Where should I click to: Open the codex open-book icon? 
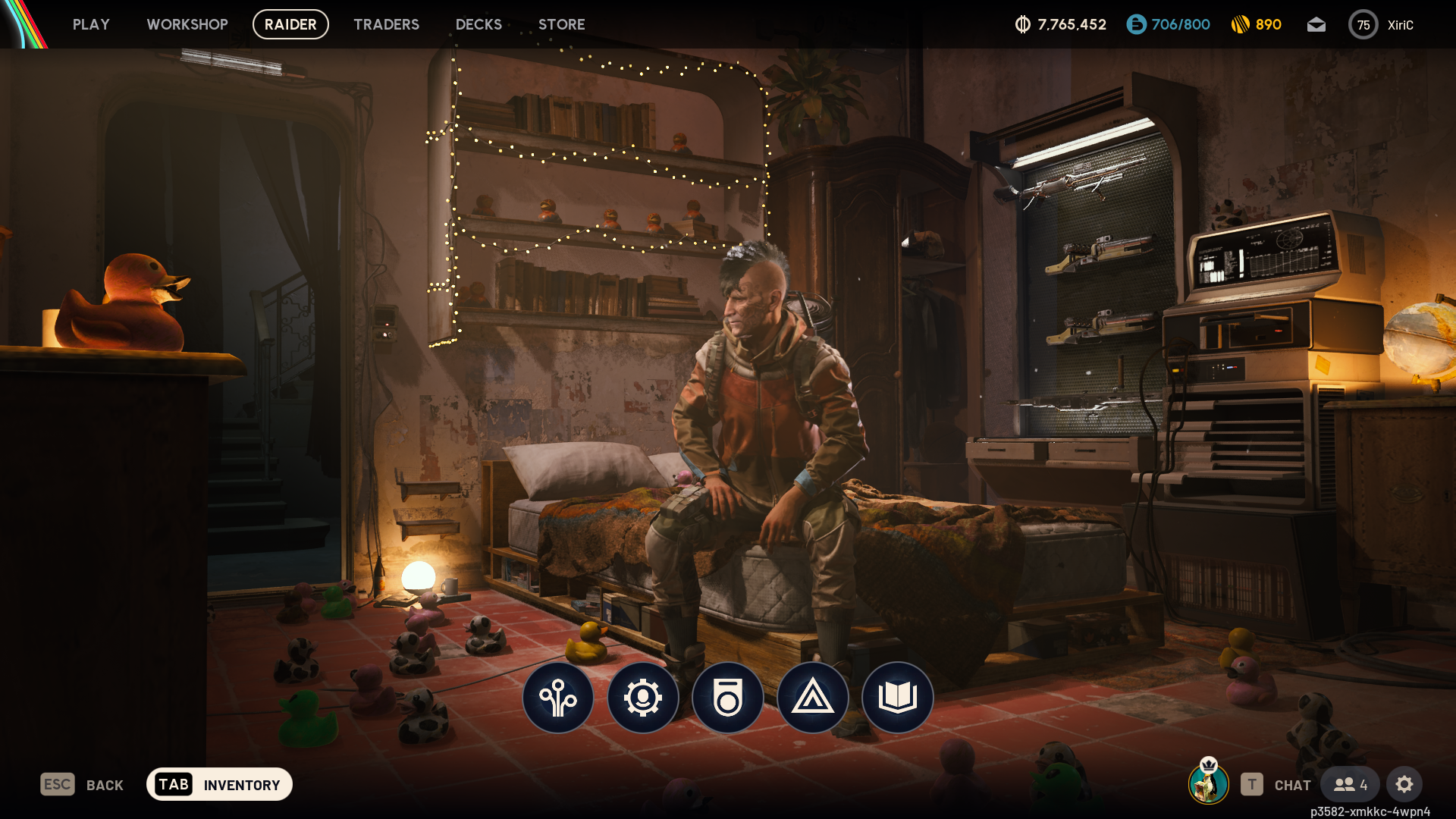(898, 698)
